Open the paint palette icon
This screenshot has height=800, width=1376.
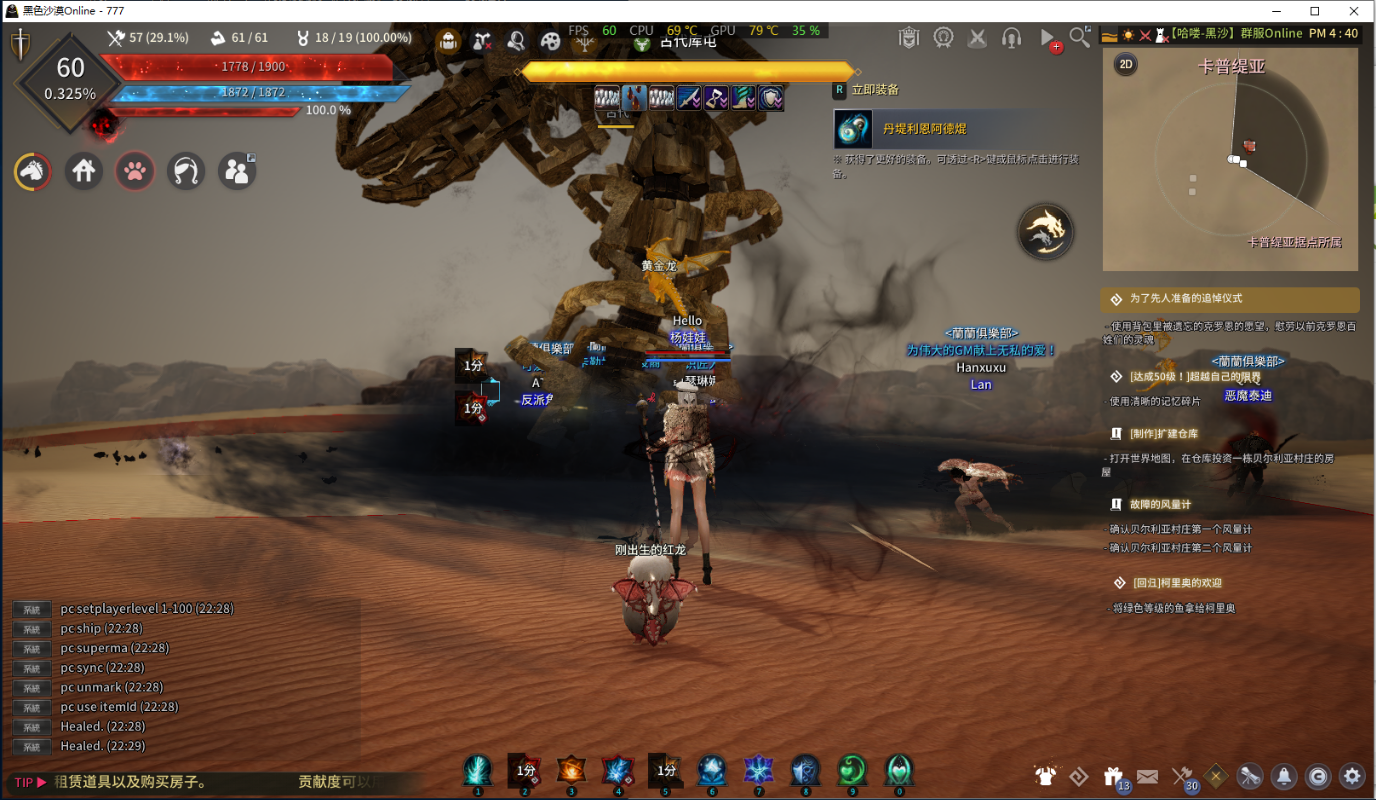(550, 40)
